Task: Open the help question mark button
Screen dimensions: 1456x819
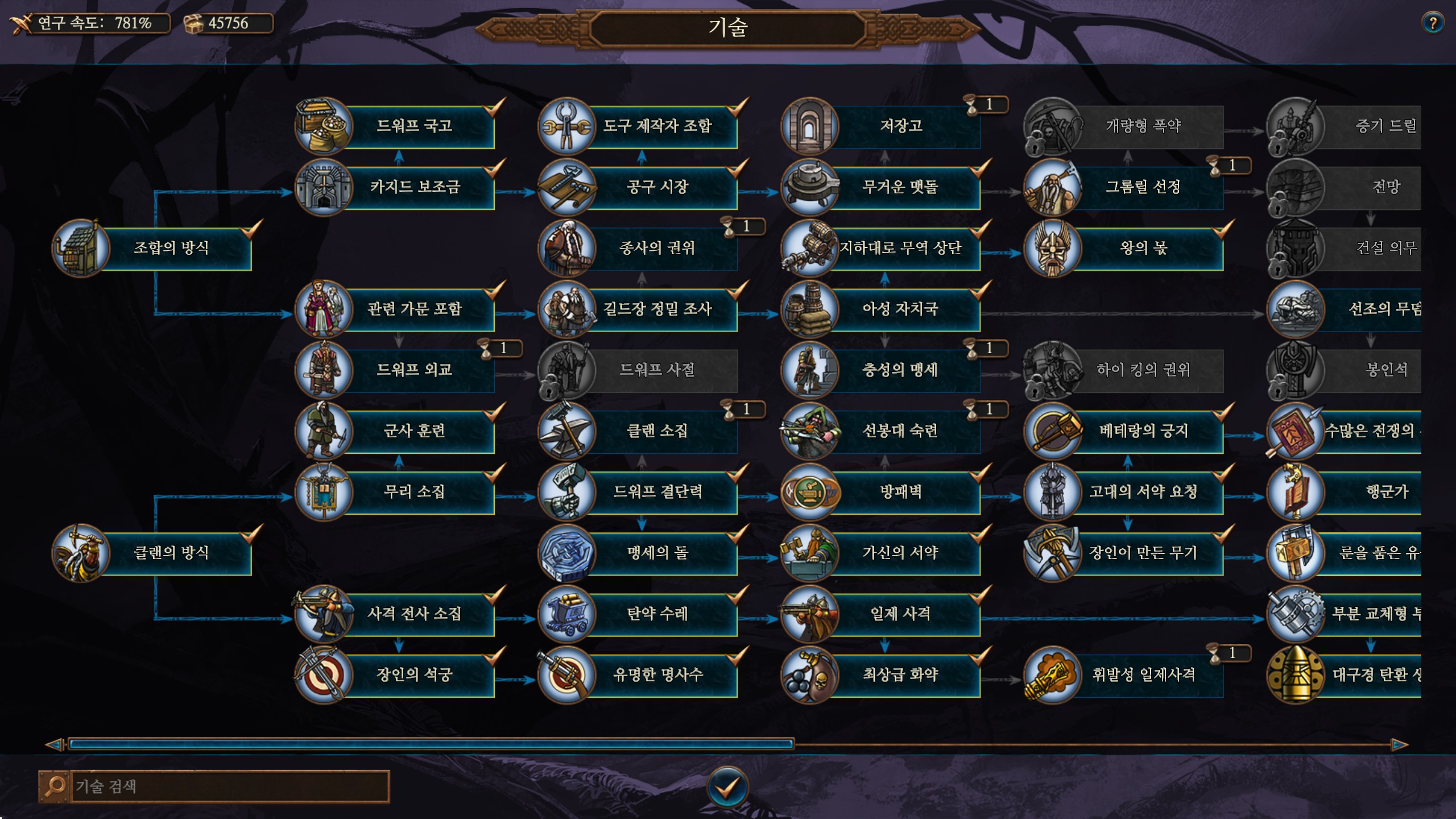Action: 1433,23
